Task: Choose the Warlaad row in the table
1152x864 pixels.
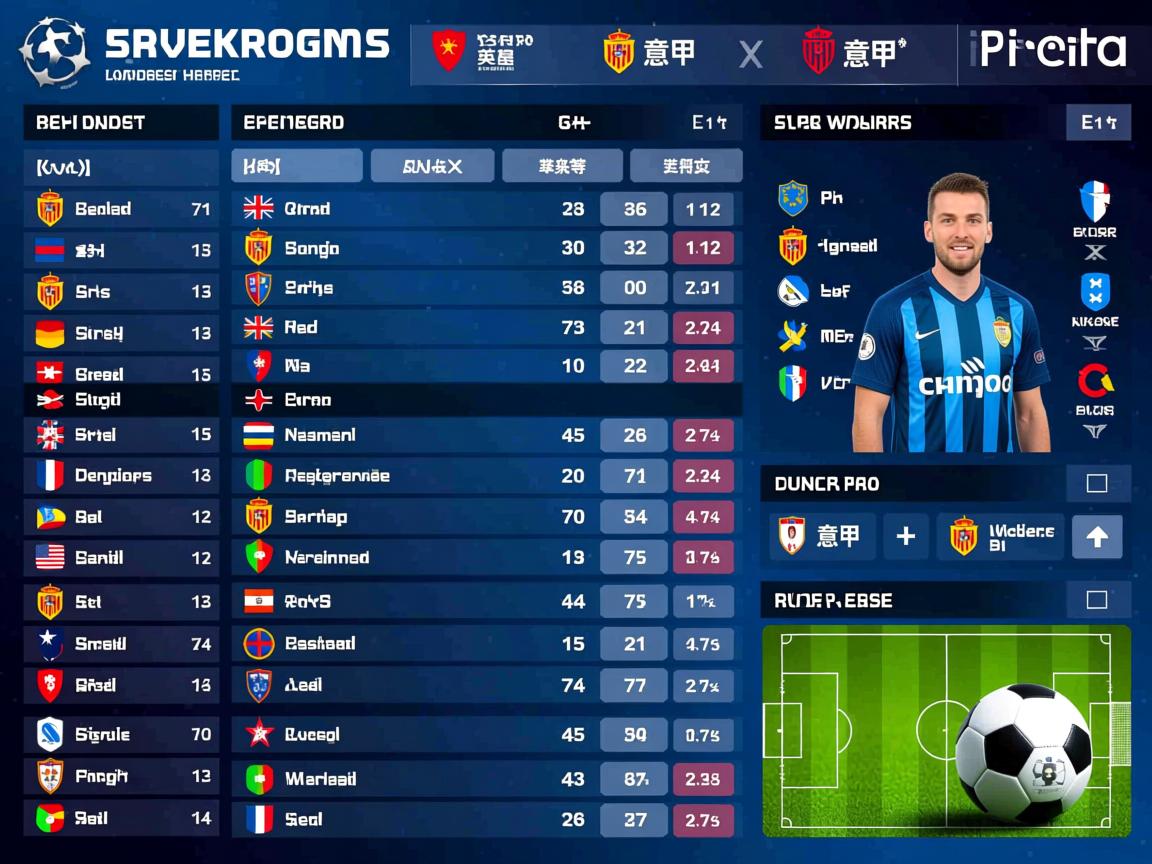Action: click(486, 779)
